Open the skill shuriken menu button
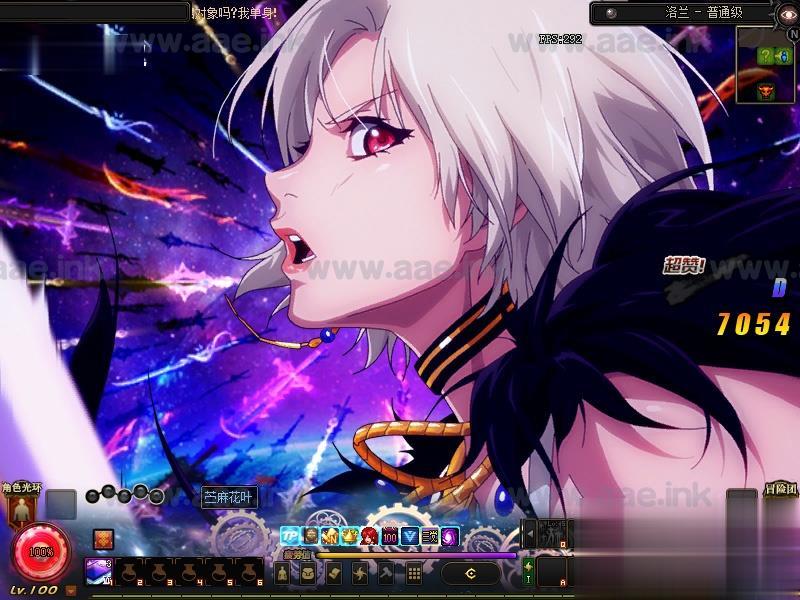Viewport: 800px width, 600px height. tap(361, 573)
